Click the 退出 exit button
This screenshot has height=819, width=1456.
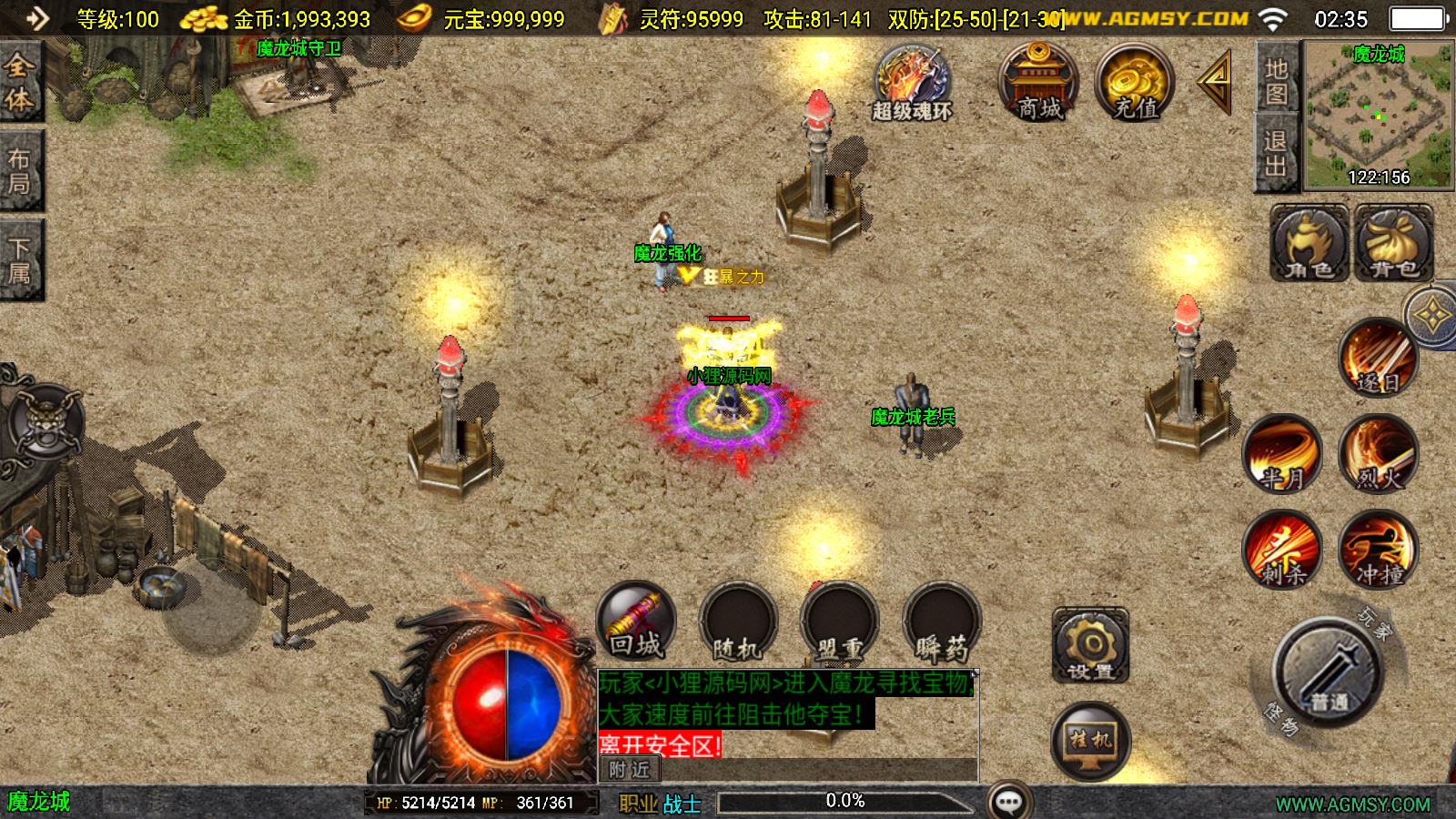(1276, 153)
